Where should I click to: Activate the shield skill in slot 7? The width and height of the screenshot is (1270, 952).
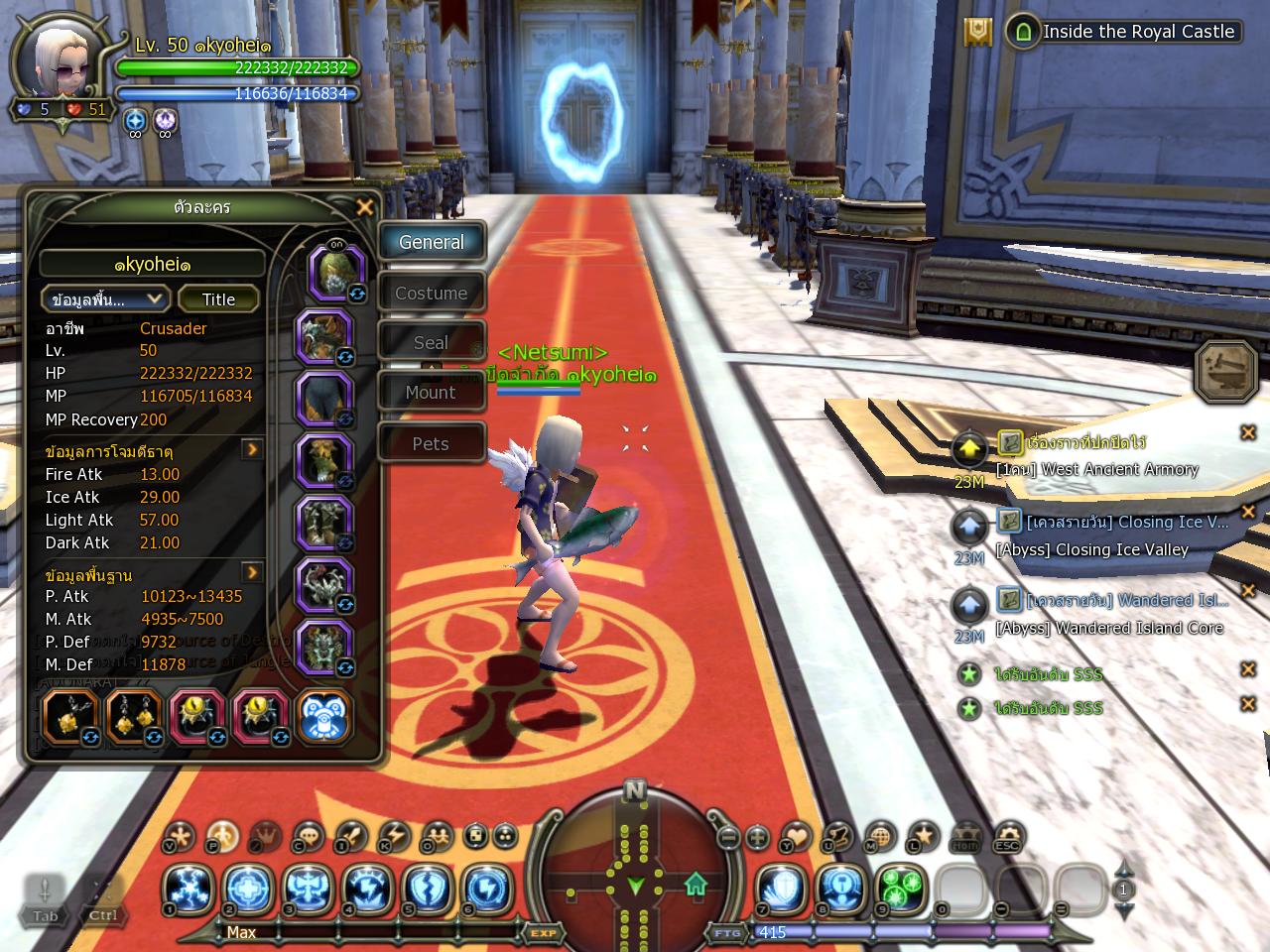[782, 888]
